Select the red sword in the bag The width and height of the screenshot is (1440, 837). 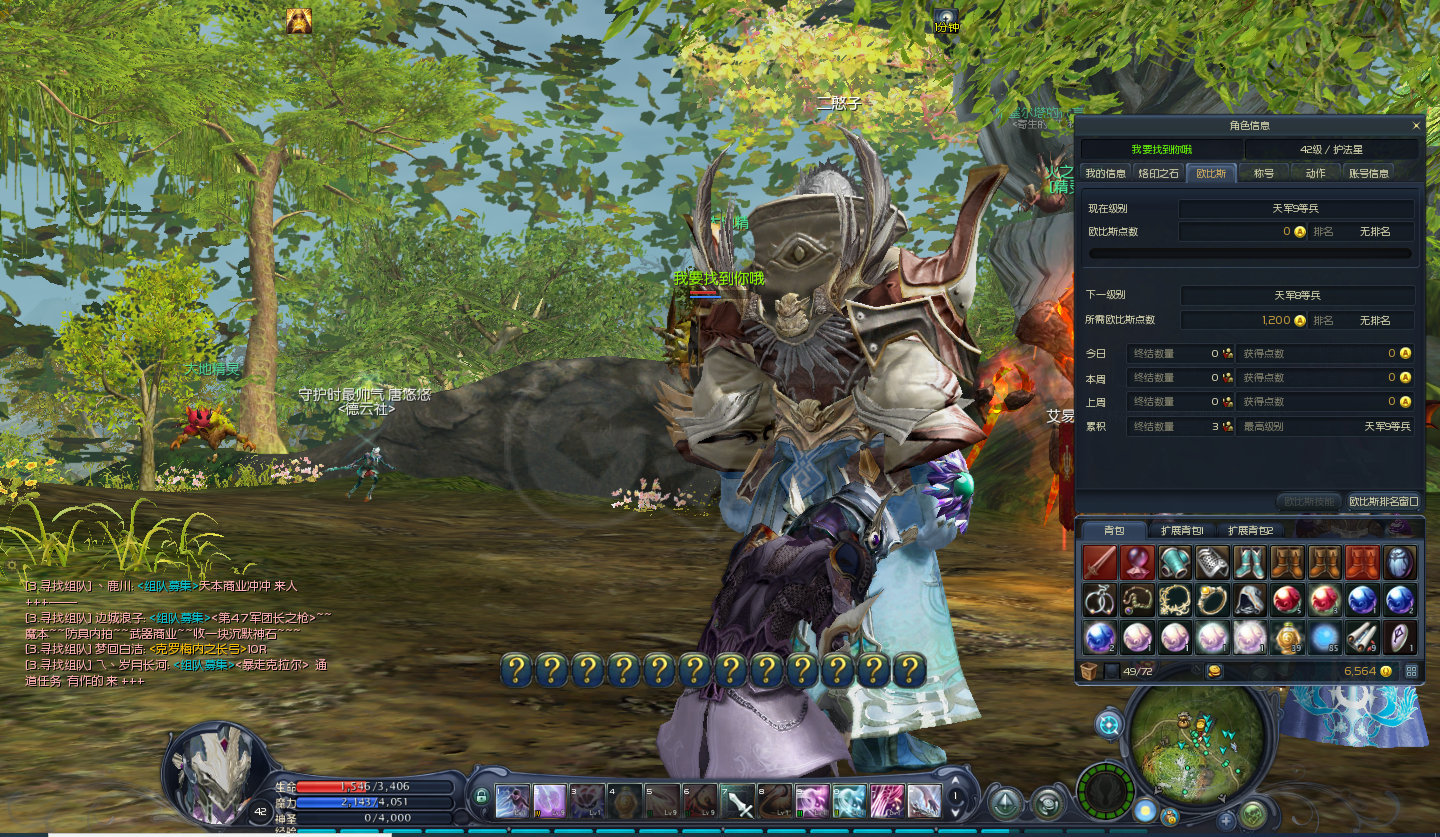pyautogui.click(x=1100, y=563)
